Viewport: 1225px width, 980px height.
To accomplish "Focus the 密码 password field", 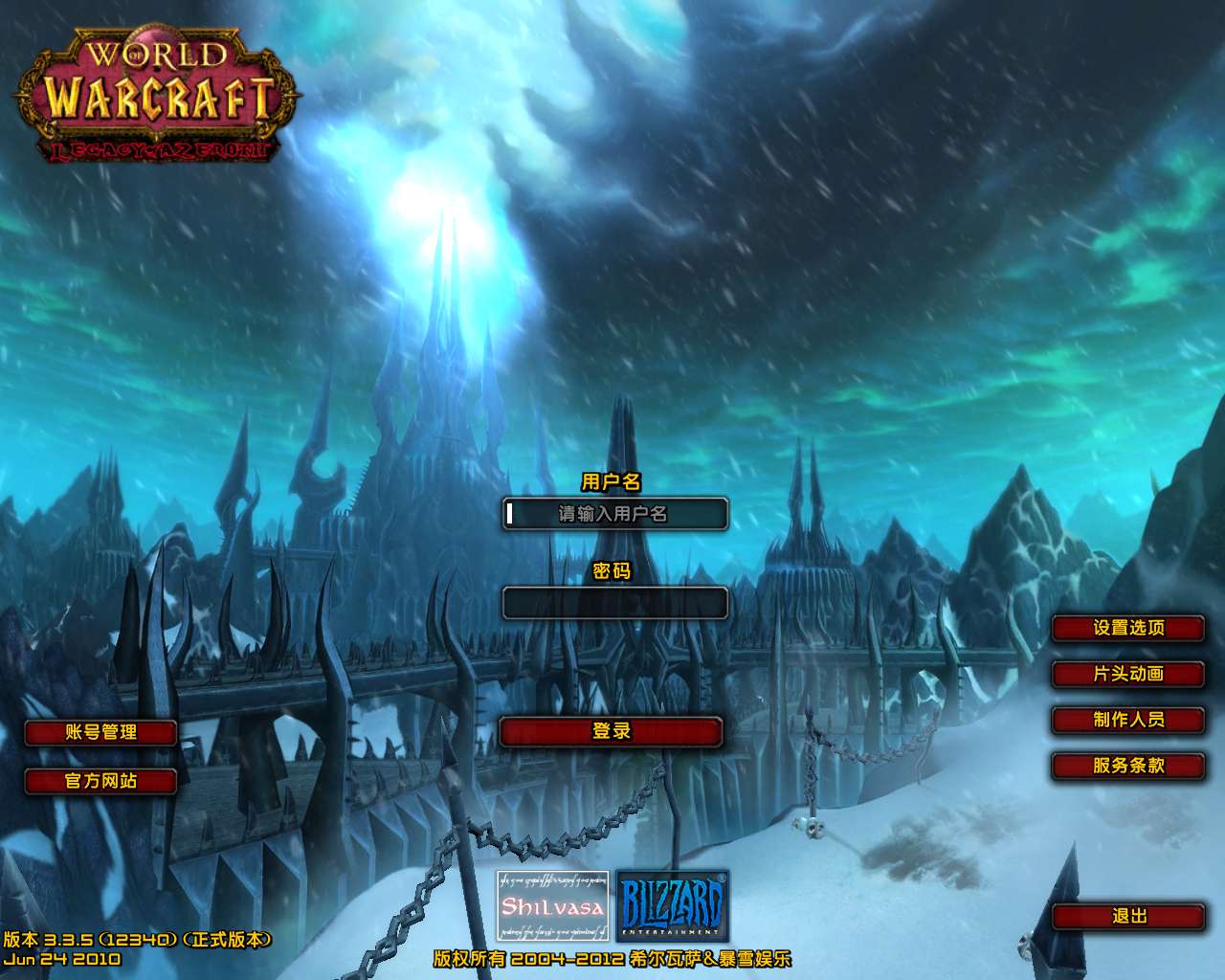I will (x=614, y=603).
